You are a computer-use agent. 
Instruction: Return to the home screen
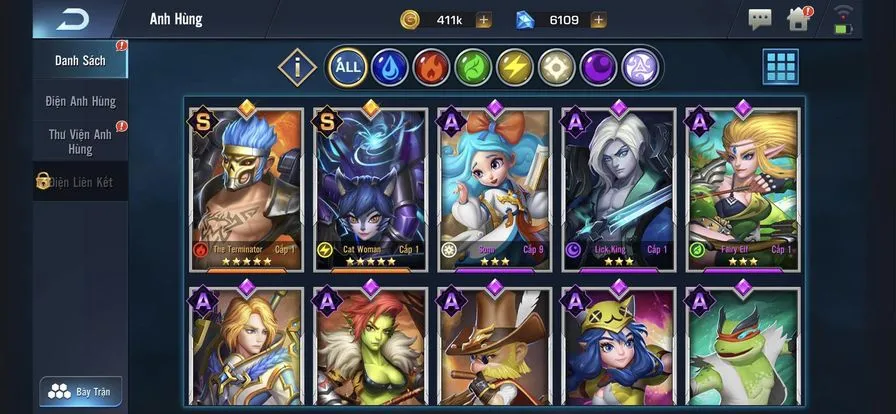pyautogui.click(x=798, y=19)
